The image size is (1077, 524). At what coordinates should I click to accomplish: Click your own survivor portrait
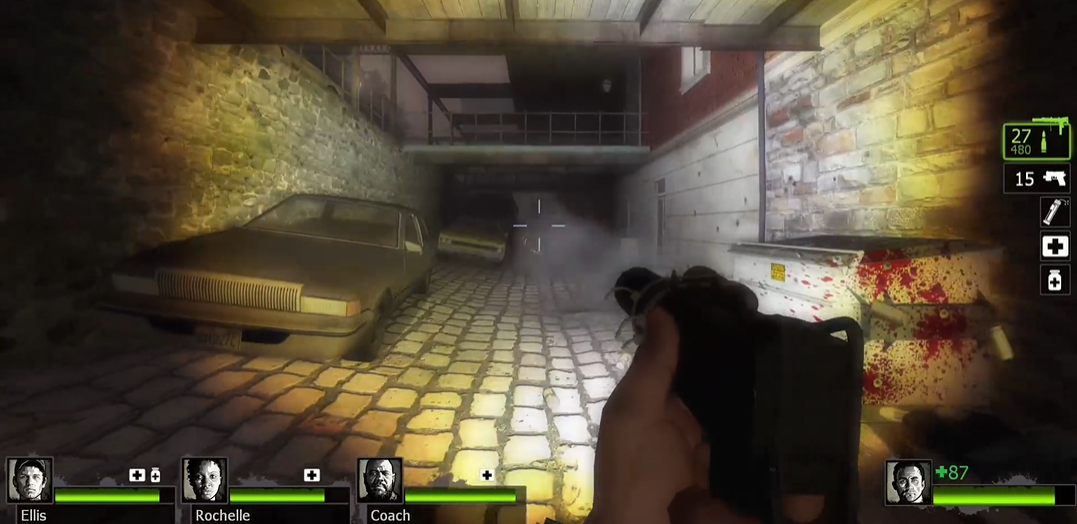(908, 482)
